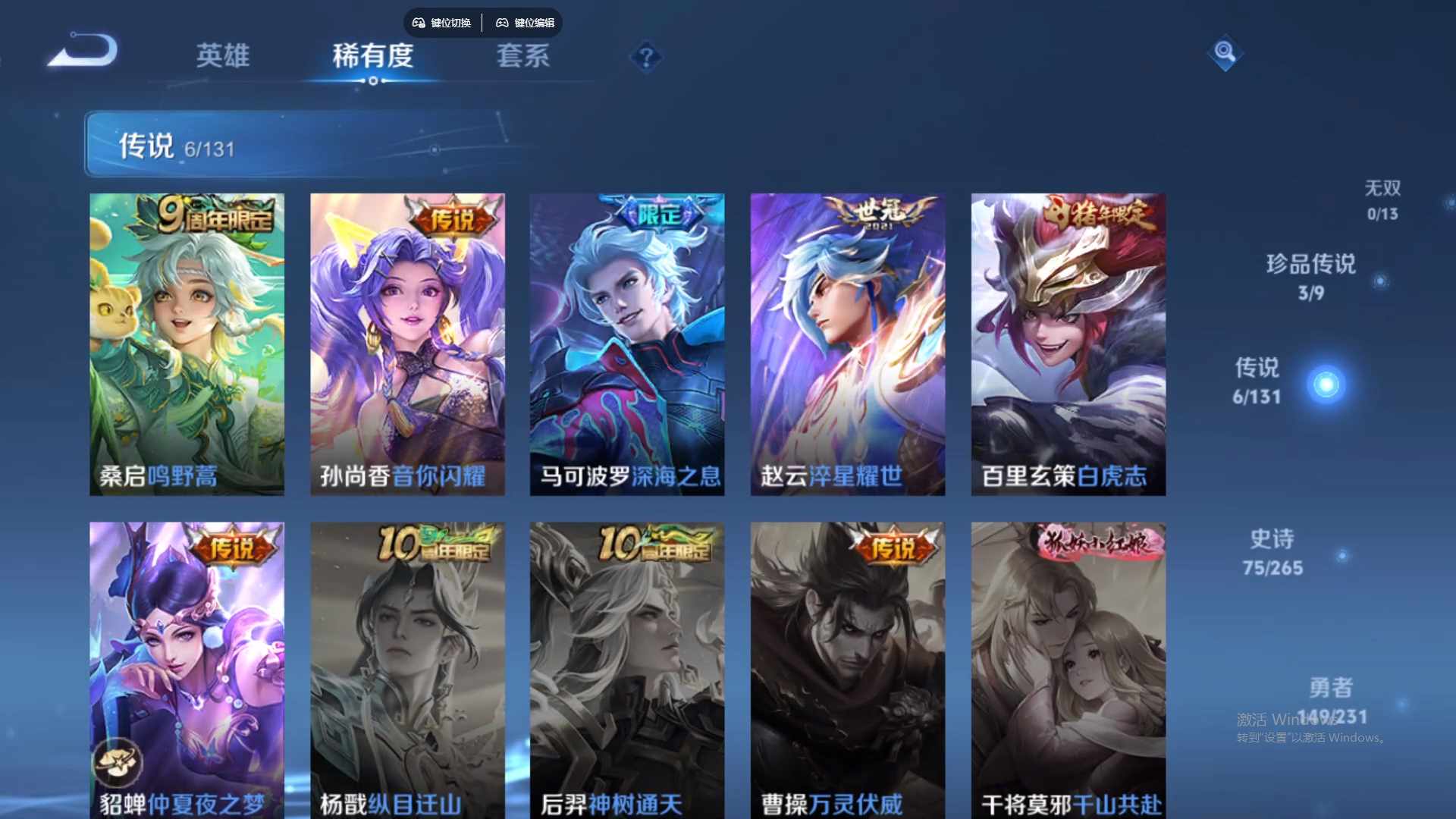Switch to the 套系 tab
The height and width of the screenshot is (819, 1456).
point(524,57)
